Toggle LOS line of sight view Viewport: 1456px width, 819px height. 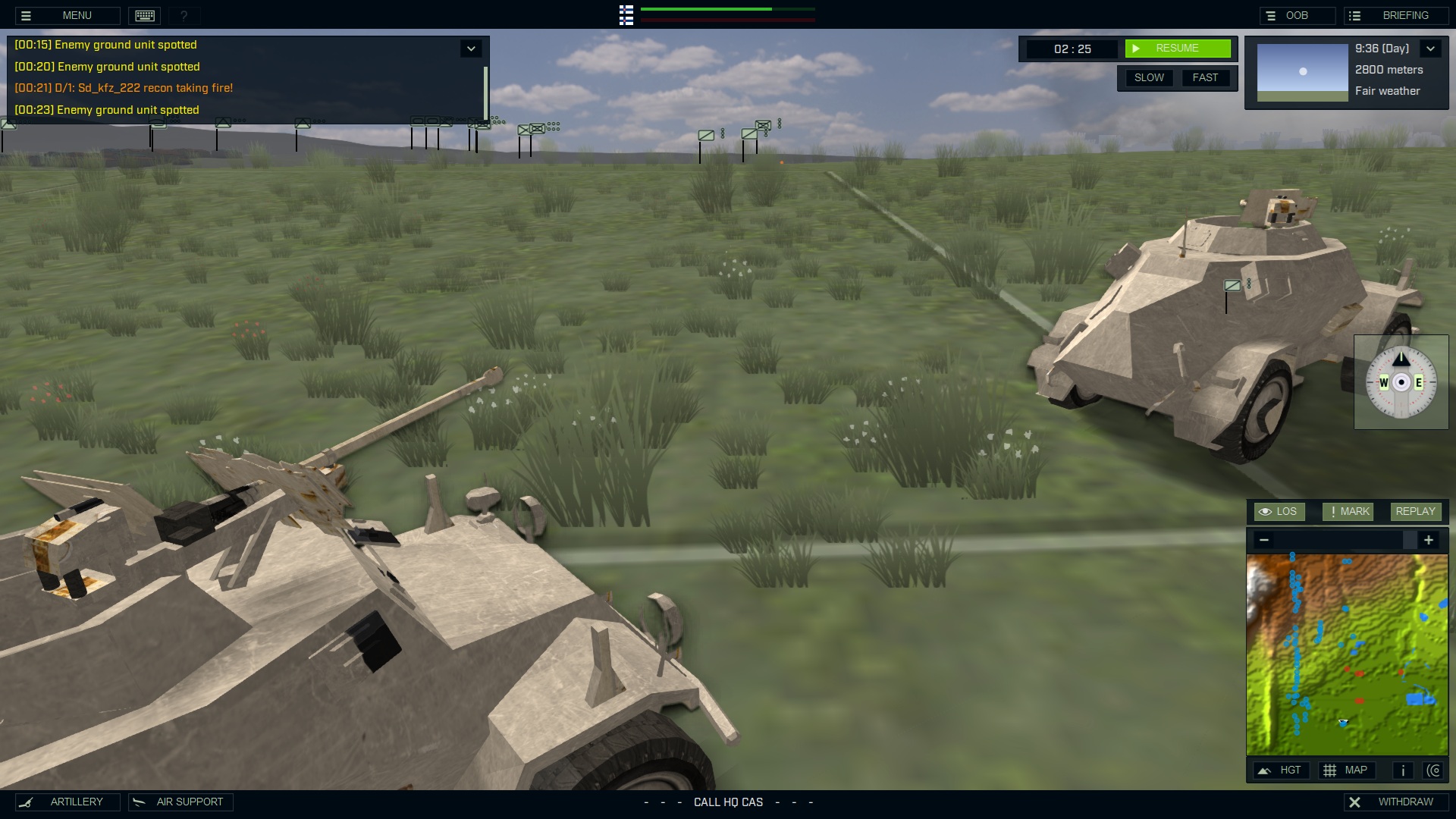pyautogui.click(x=1279, y=512)
